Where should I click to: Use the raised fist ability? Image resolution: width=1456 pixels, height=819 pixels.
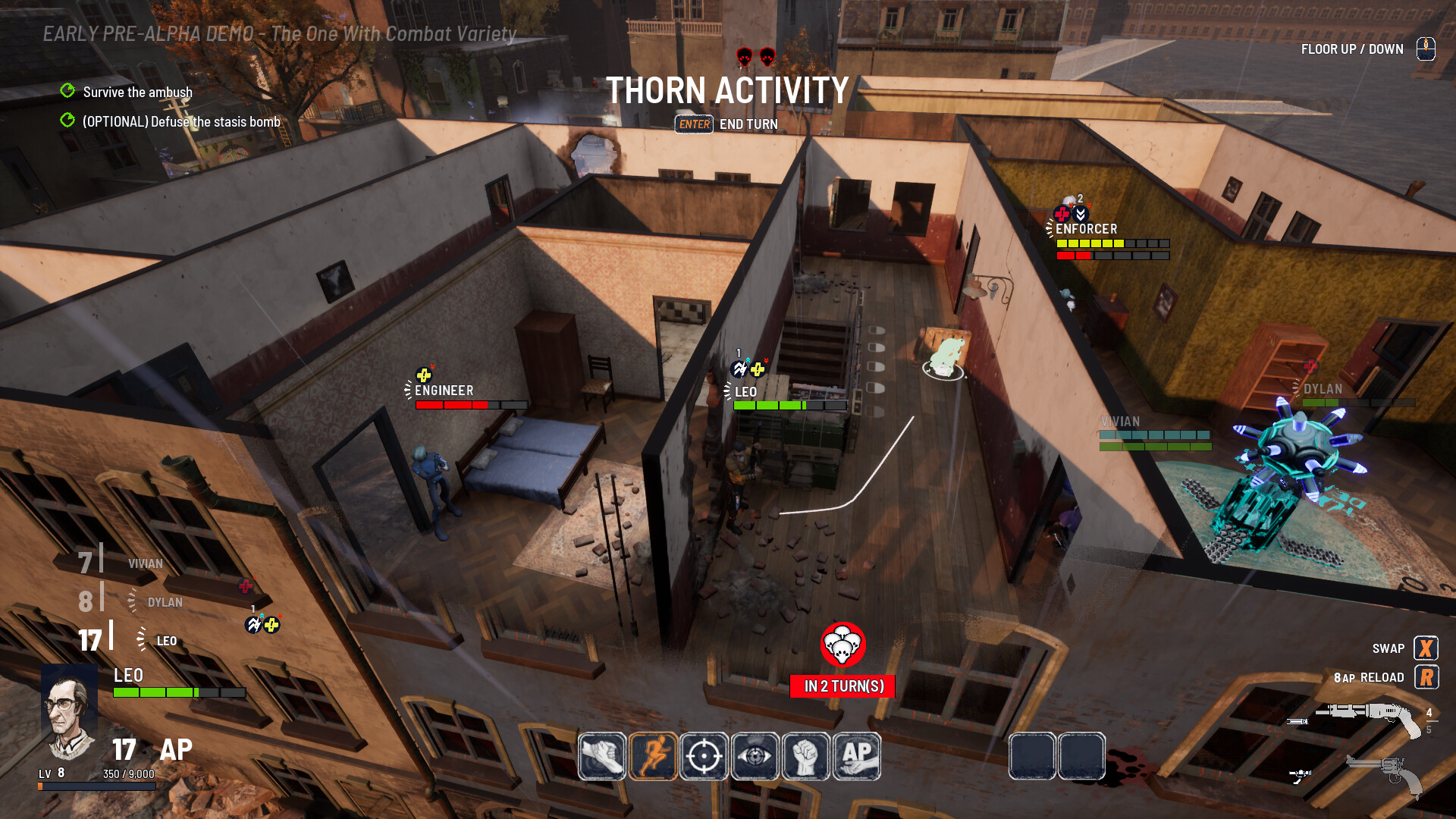click(x=805, y=756)
